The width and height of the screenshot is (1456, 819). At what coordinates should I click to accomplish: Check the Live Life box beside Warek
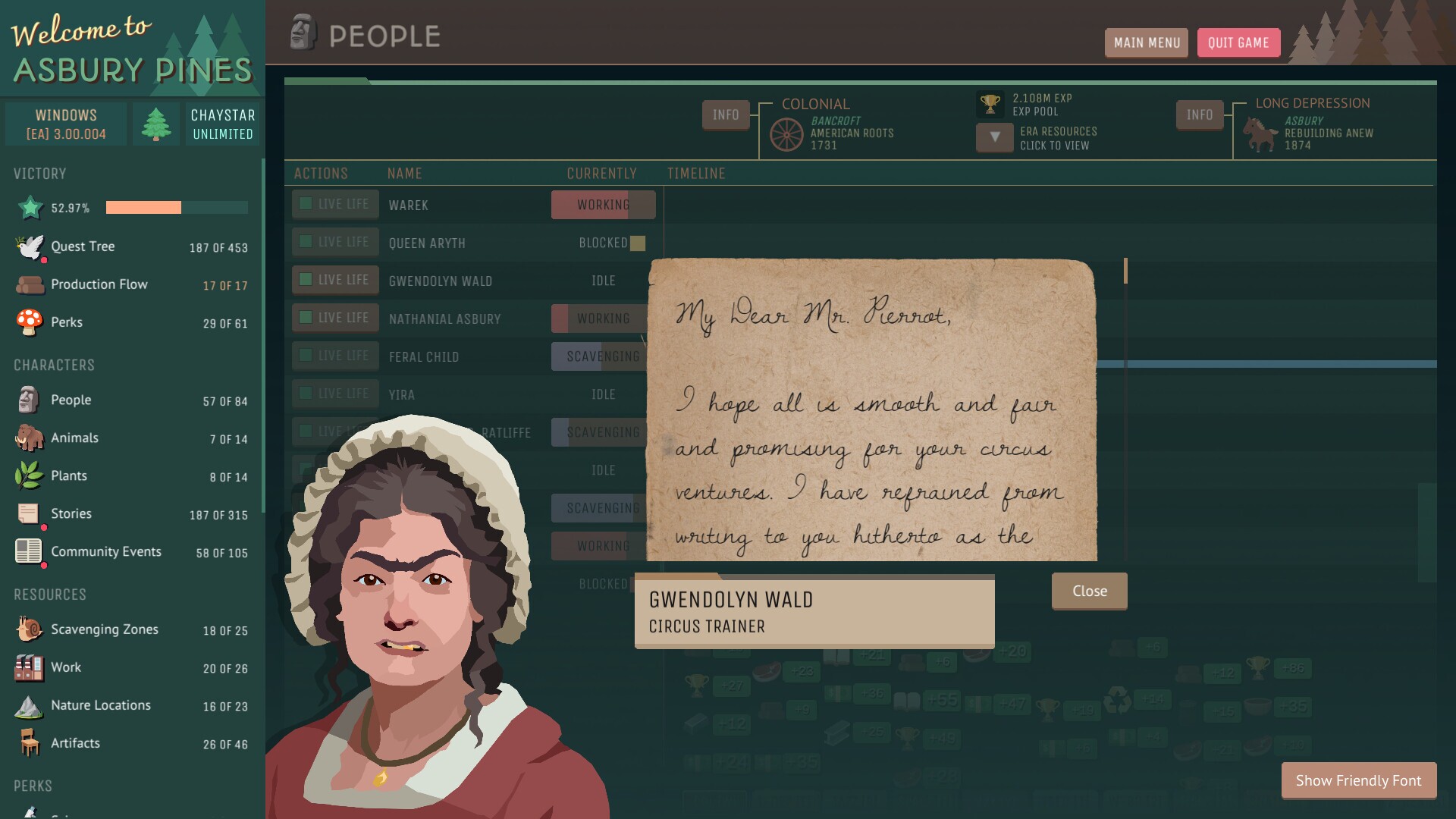(306, 204)
